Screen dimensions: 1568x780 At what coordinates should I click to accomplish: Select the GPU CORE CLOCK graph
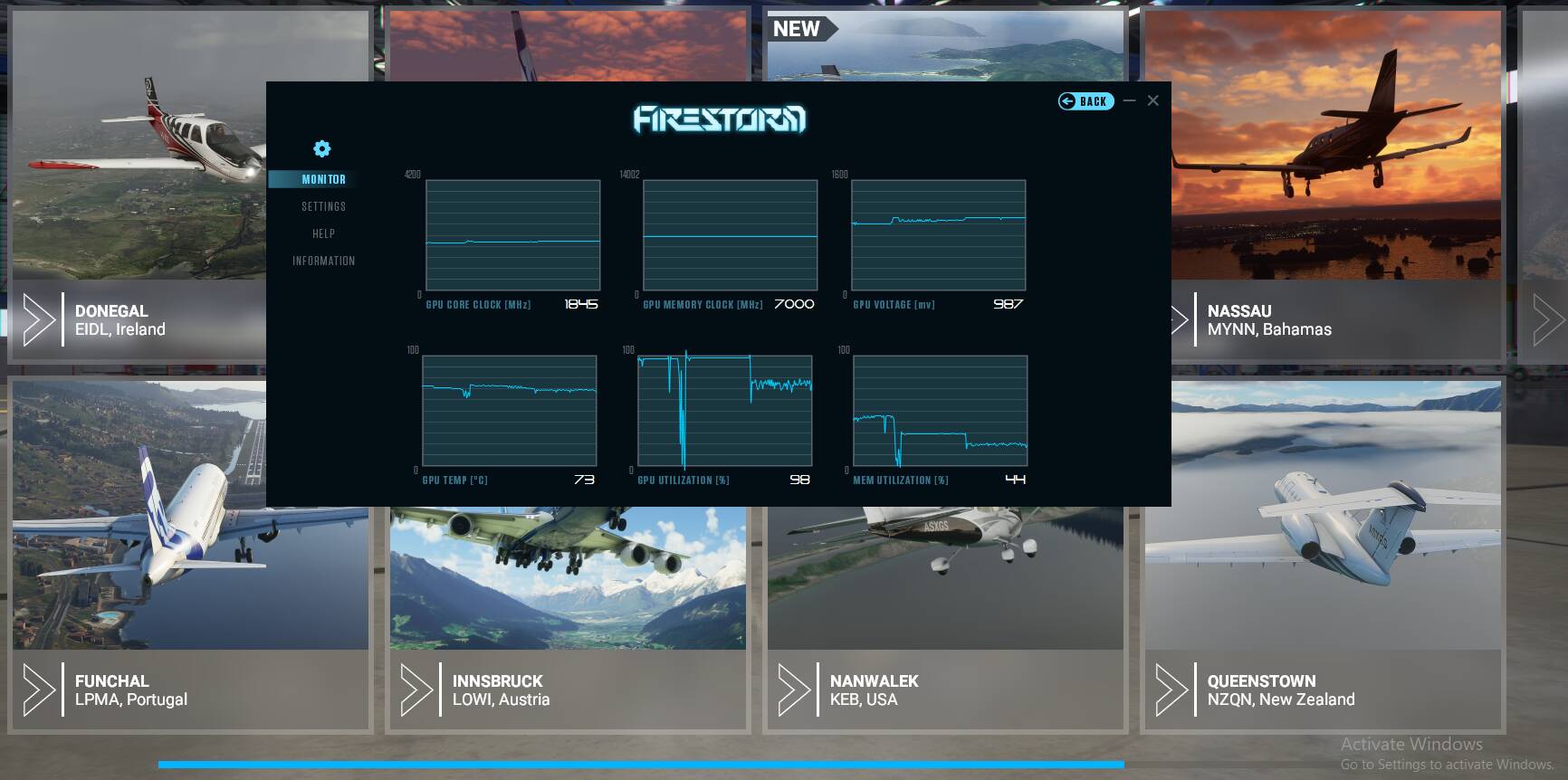pyautogui.click(x=512, y=235)
